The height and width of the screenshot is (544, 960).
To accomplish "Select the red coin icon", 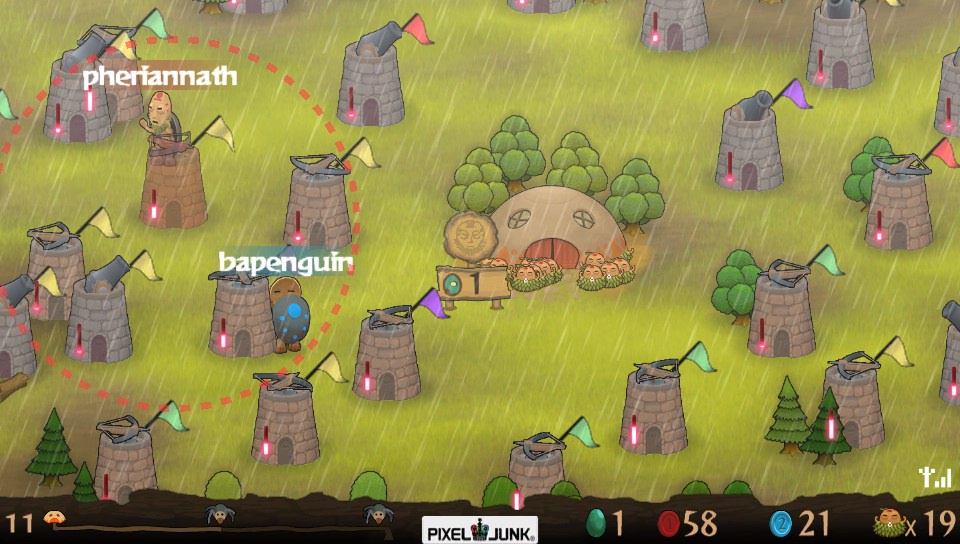I will pos(669,523).
